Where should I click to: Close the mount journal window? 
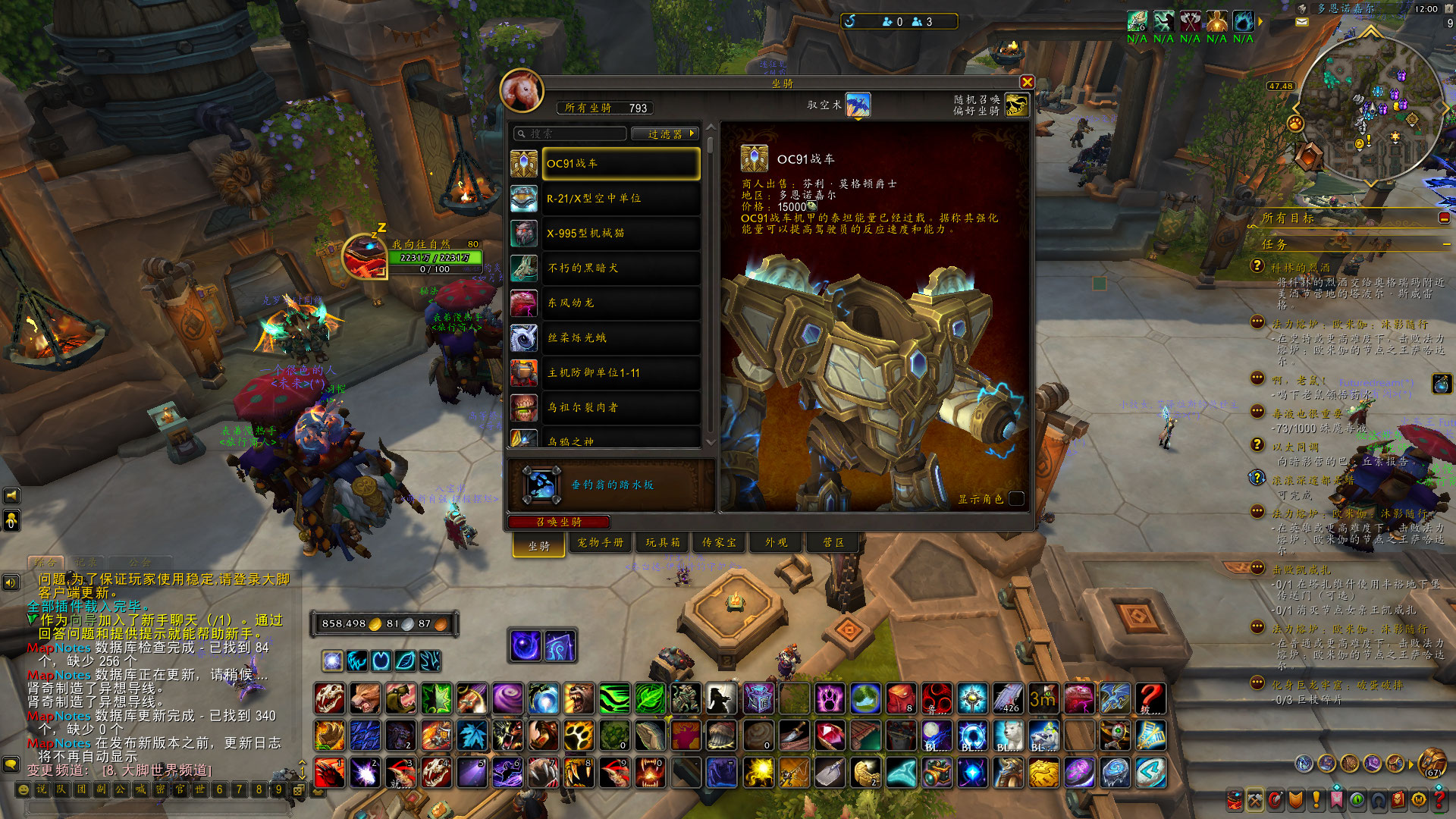tap(1027, 83)
